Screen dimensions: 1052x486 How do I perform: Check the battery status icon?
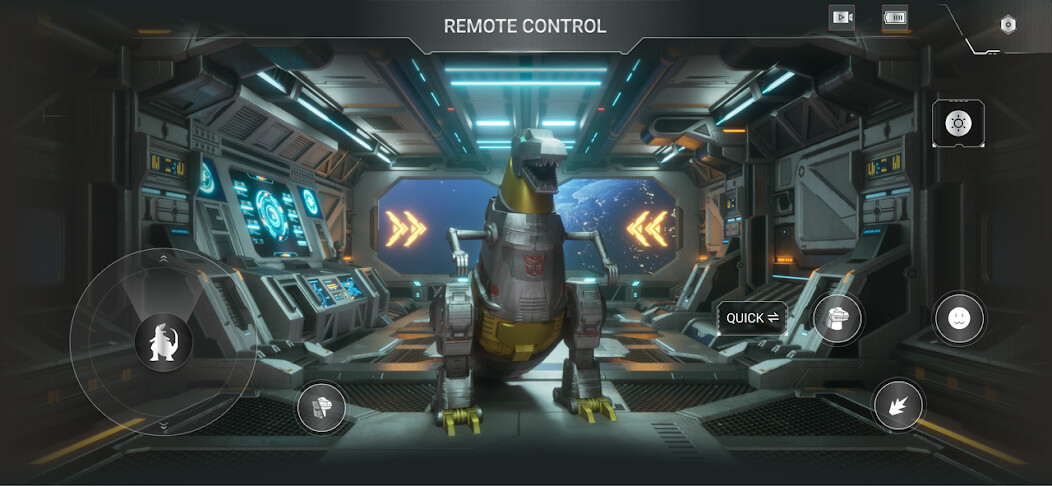coord(894,17)
